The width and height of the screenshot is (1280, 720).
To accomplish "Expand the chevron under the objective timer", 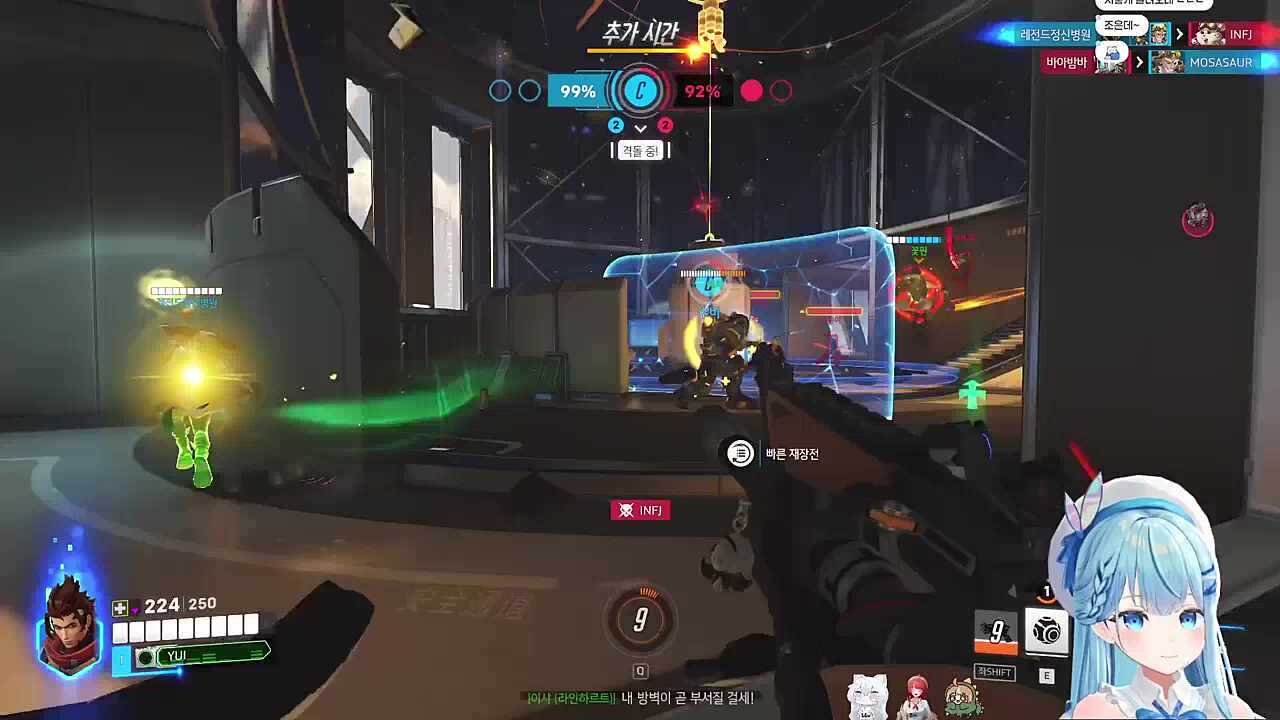I will (640, 129).
